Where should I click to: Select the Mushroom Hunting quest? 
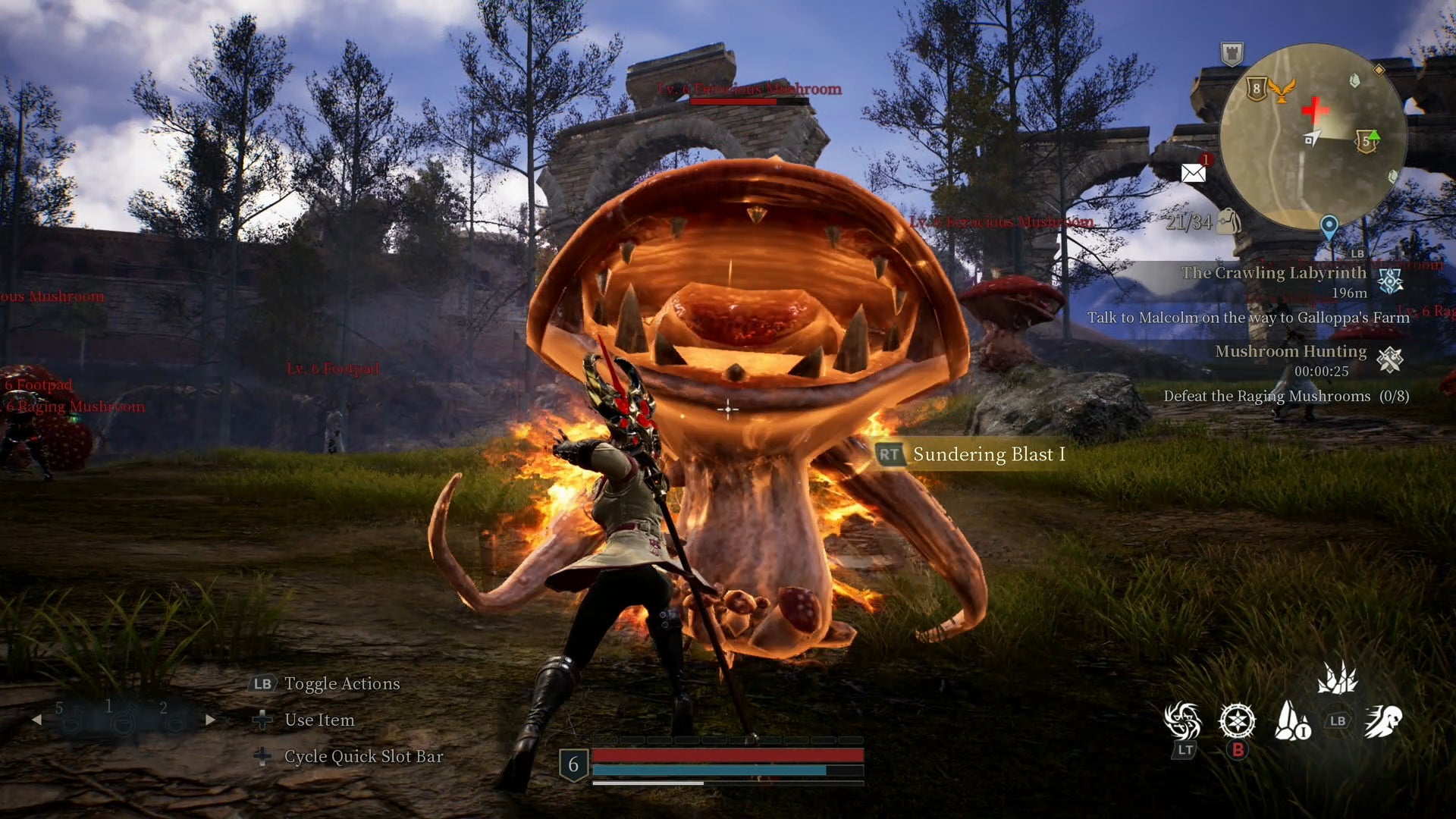(x=1291, y=350)
